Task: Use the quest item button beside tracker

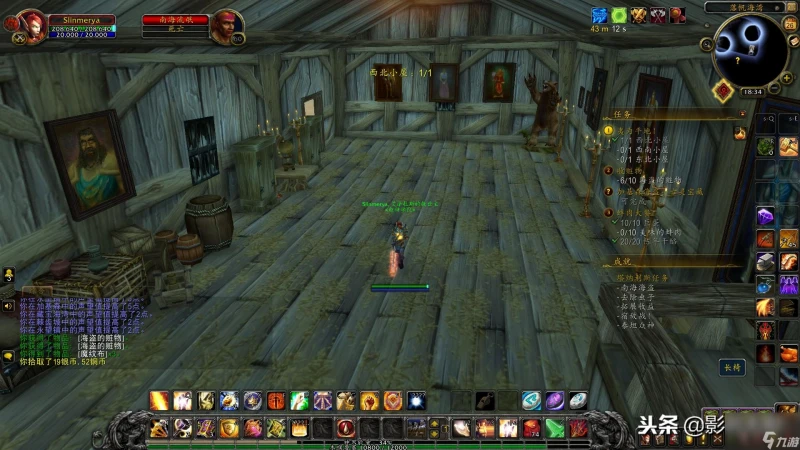Action: pos(741,133)
